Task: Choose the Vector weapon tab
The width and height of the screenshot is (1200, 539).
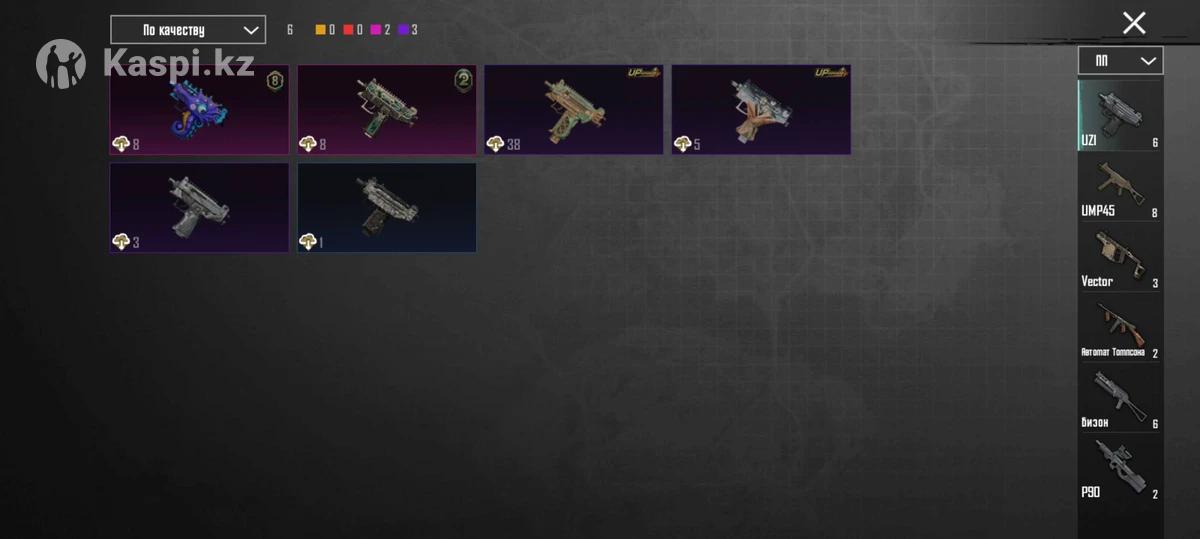Action: [1120, 256]
